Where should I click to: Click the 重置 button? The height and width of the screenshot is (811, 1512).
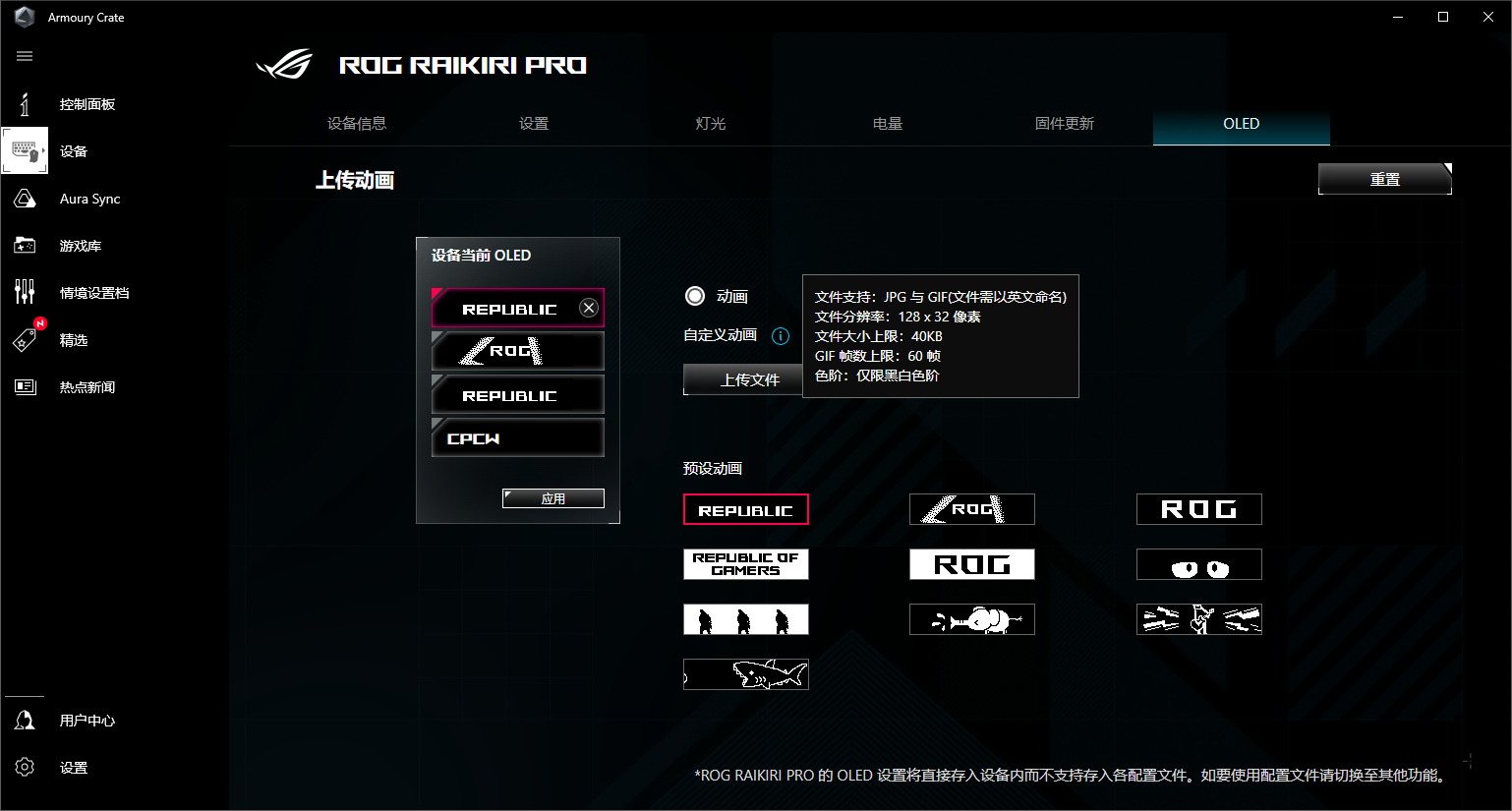1384,179
